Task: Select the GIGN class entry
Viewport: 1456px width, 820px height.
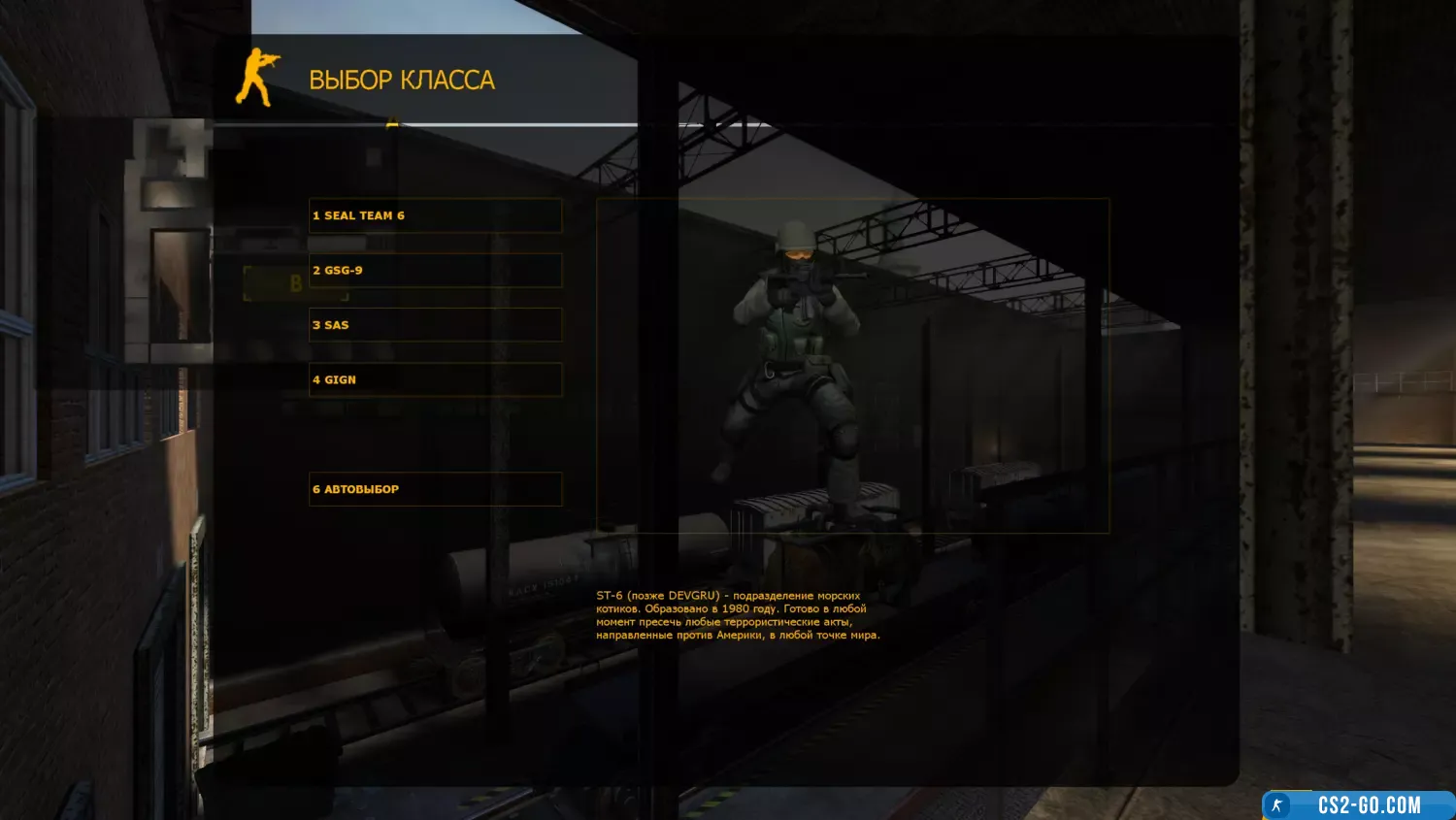Action: [435, 379]
